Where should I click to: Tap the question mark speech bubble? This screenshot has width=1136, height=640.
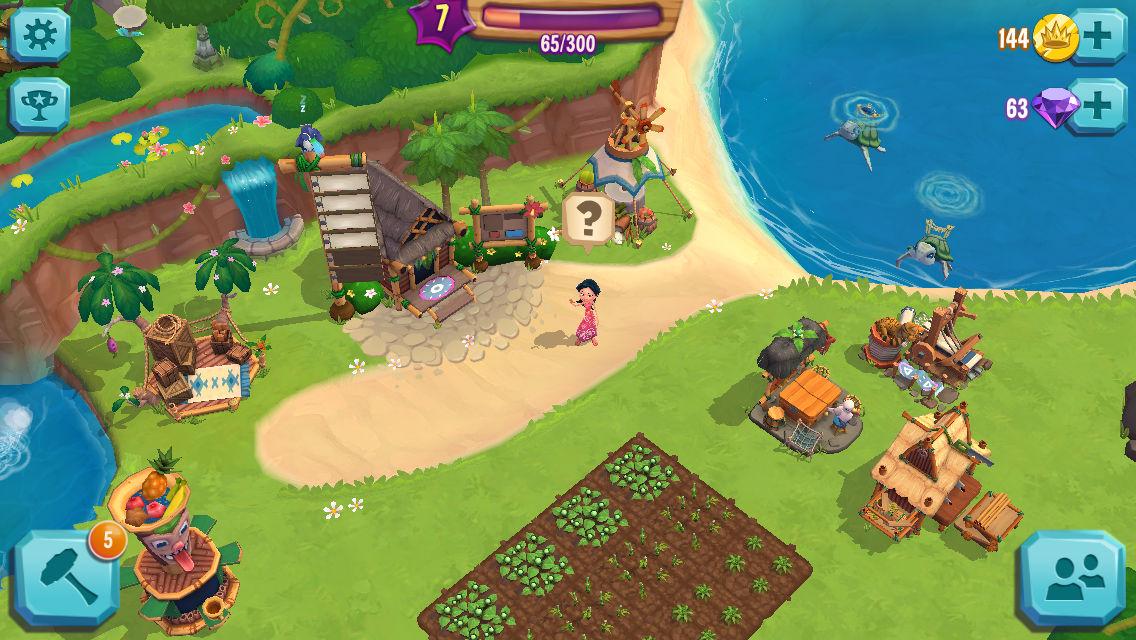[x=590, y=217]
